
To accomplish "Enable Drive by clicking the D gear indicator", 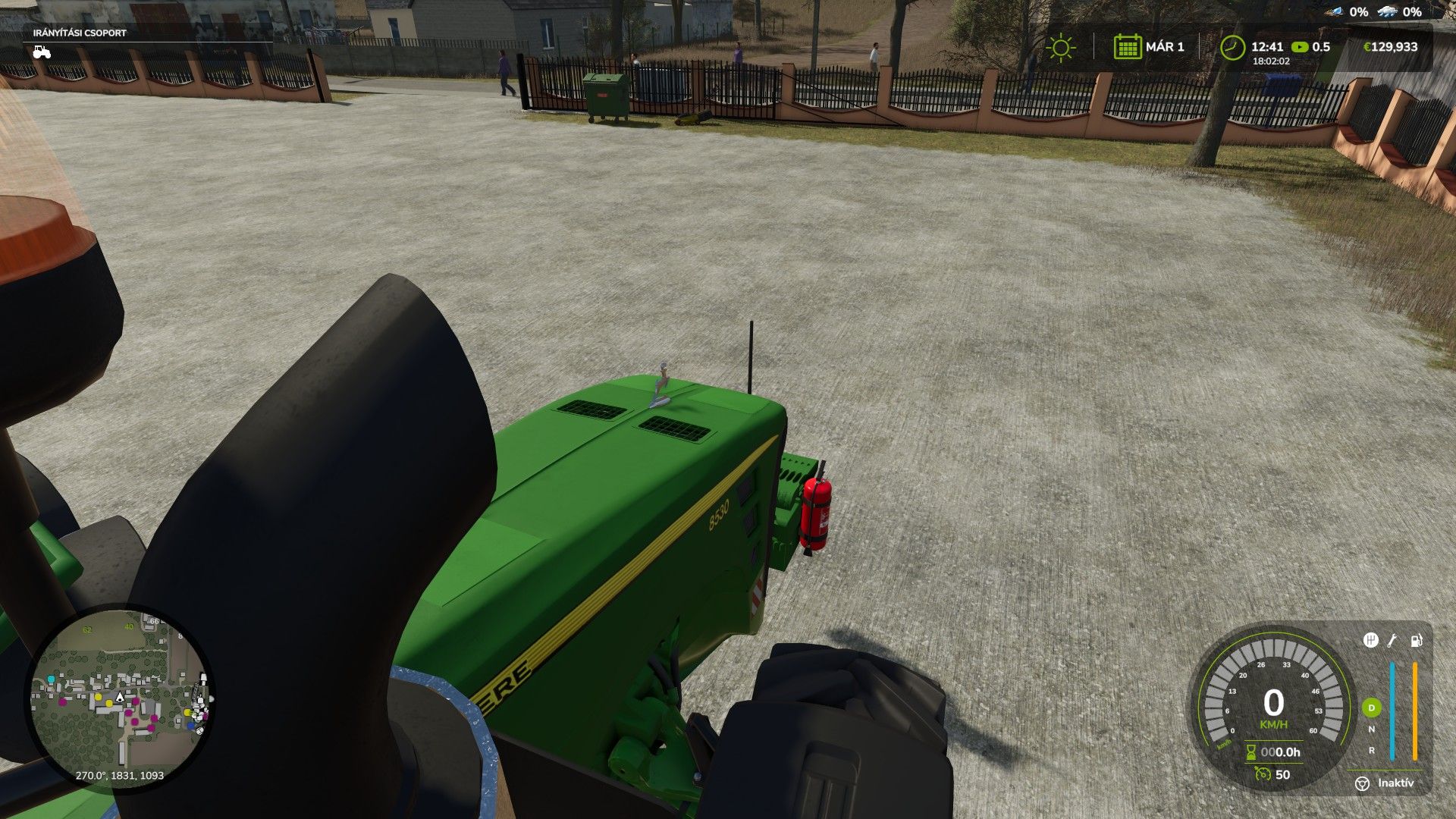I will point(1372,708).
